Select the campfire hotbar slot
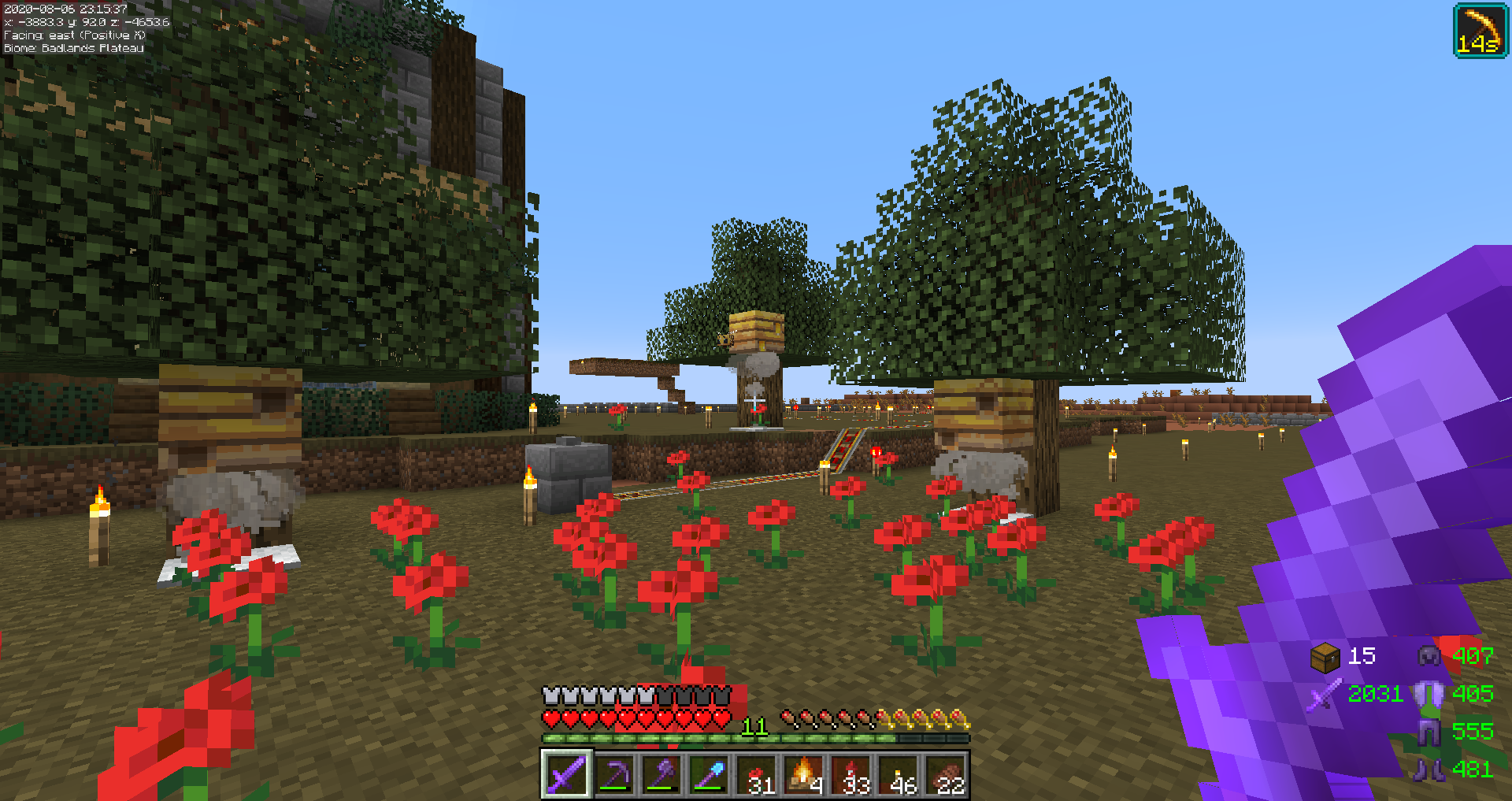The height and width of the screenshot is (801, 1512). pos(803,774)
